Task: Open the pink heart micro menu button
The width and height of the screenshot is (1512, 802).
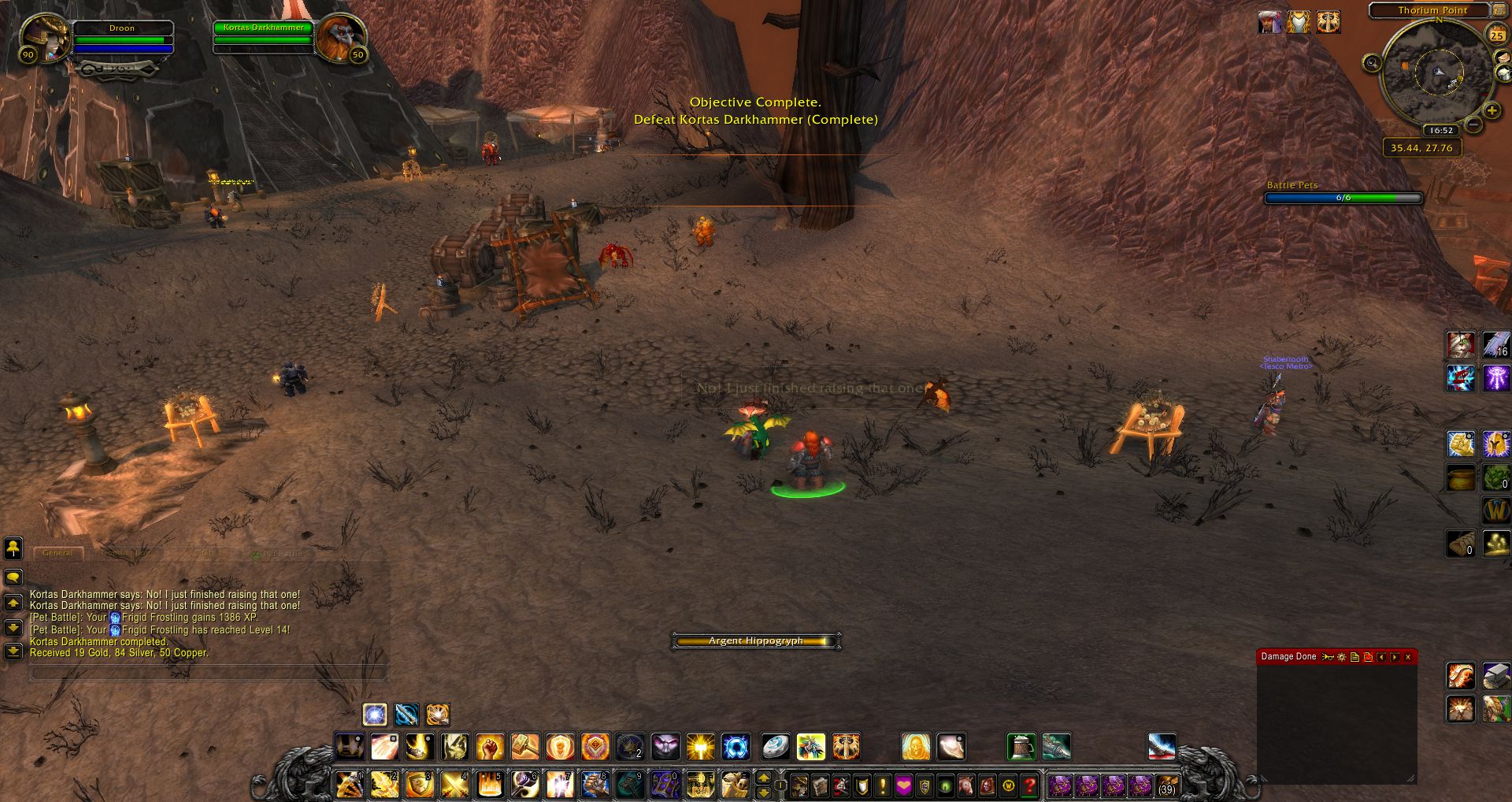Action: pos(903,785)
